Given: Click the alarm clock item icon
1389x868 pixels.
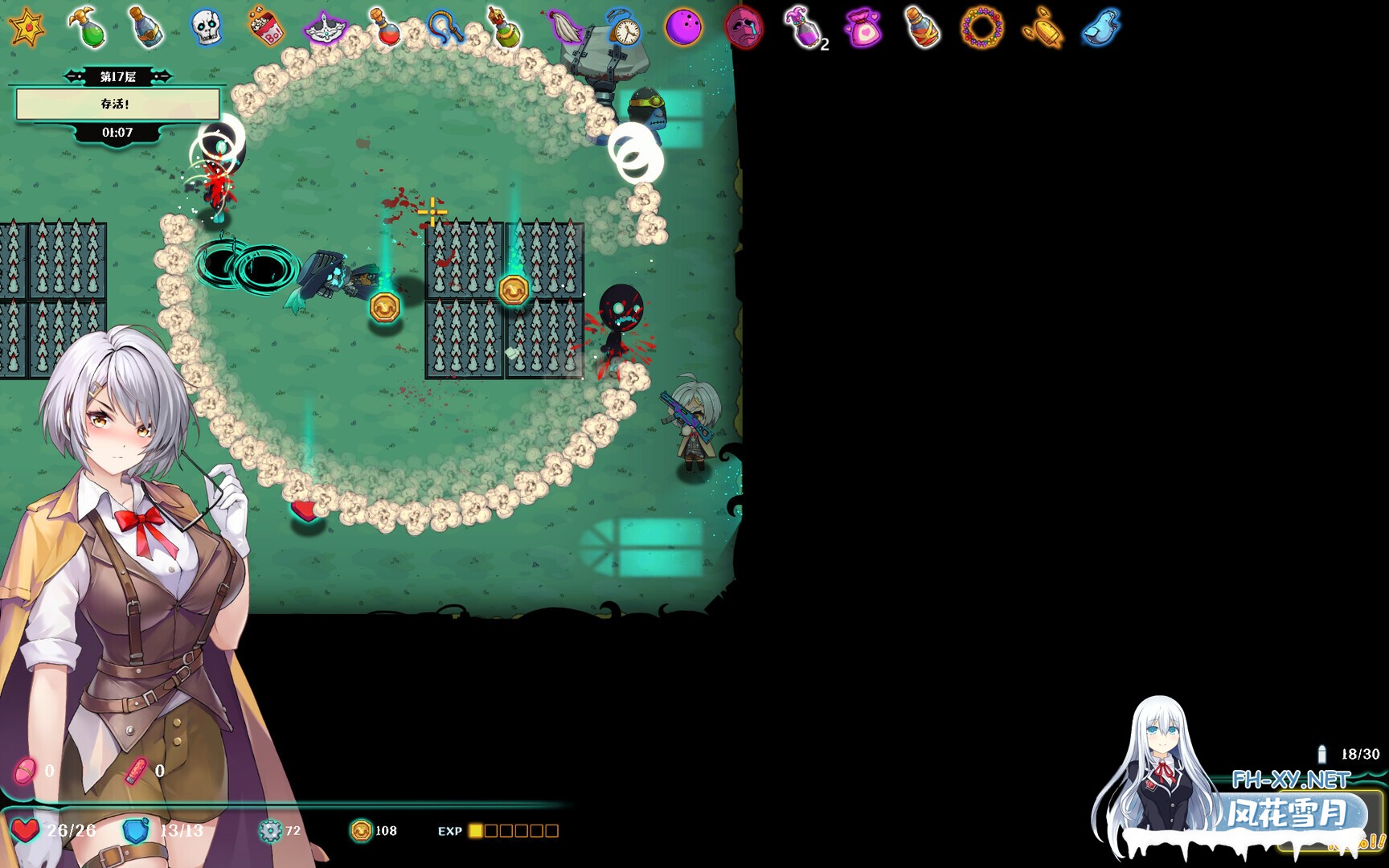Looking at the screenshot, I should pyautogui.click(x=625, y=29).
